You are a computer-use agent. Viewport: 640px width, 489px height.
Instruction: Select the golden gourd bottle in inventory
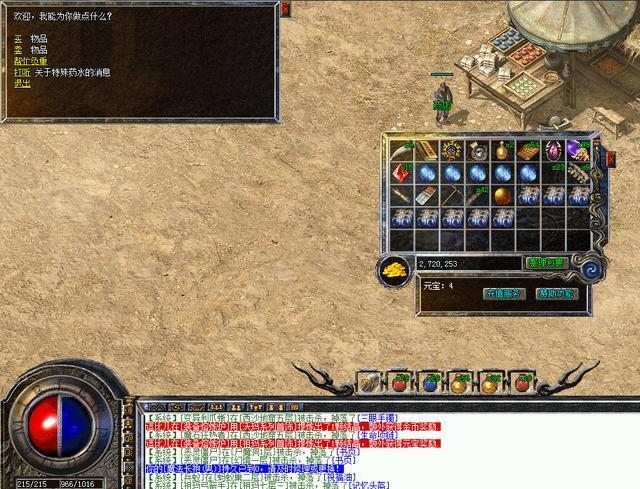click(502, 150)
